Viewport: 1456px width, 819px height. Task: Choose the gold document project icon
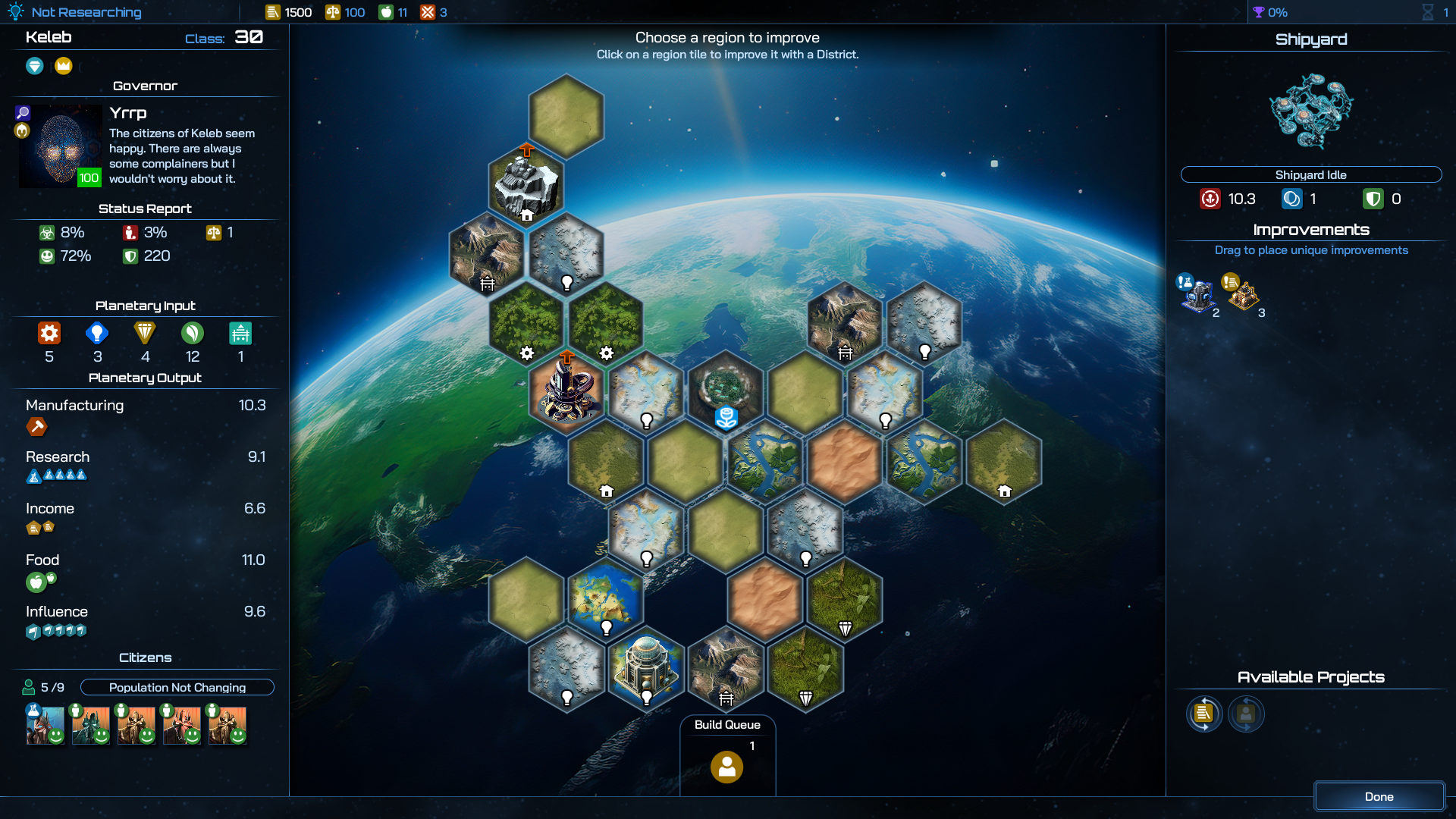coord(1203,714)
